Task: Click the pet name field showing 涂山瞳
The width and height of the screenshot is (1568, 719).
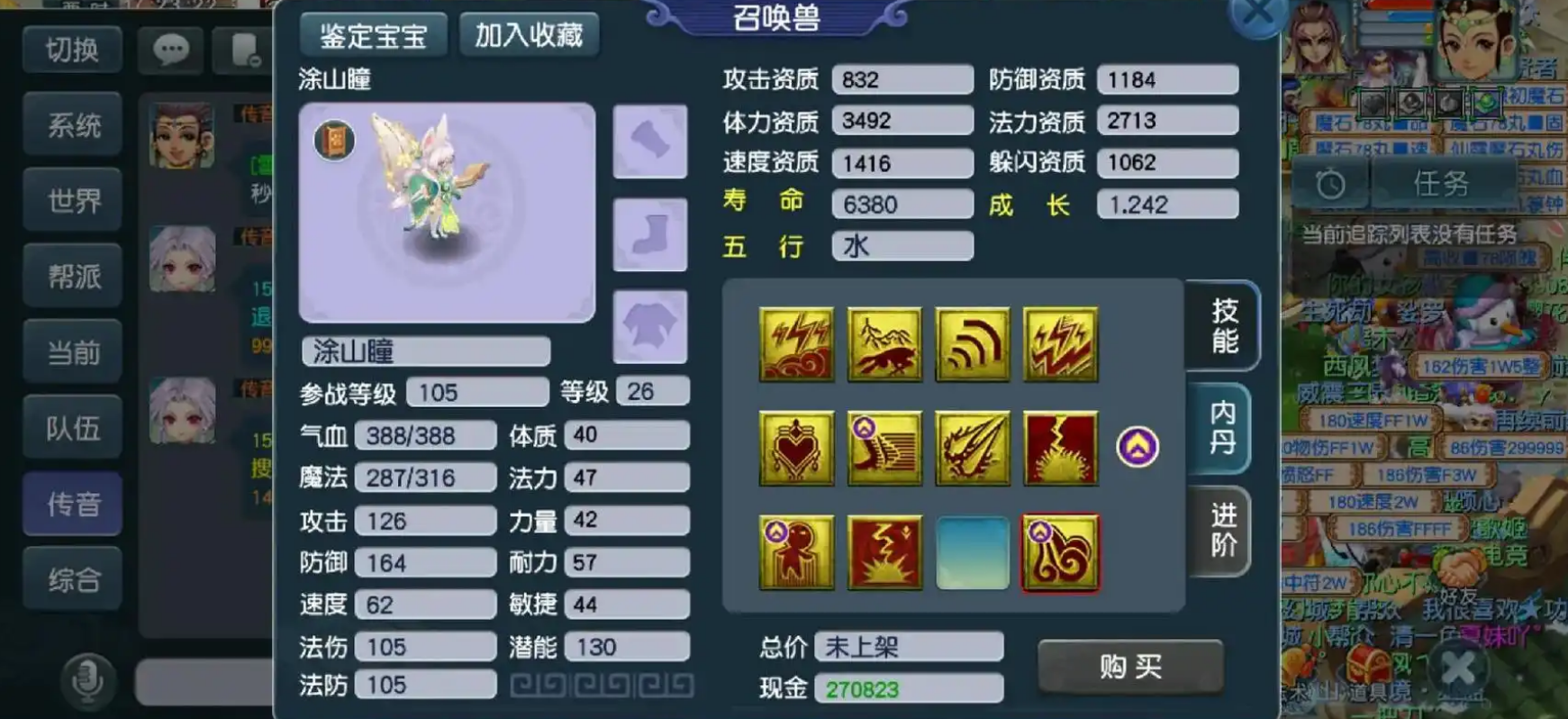Action: coord(424,350)
